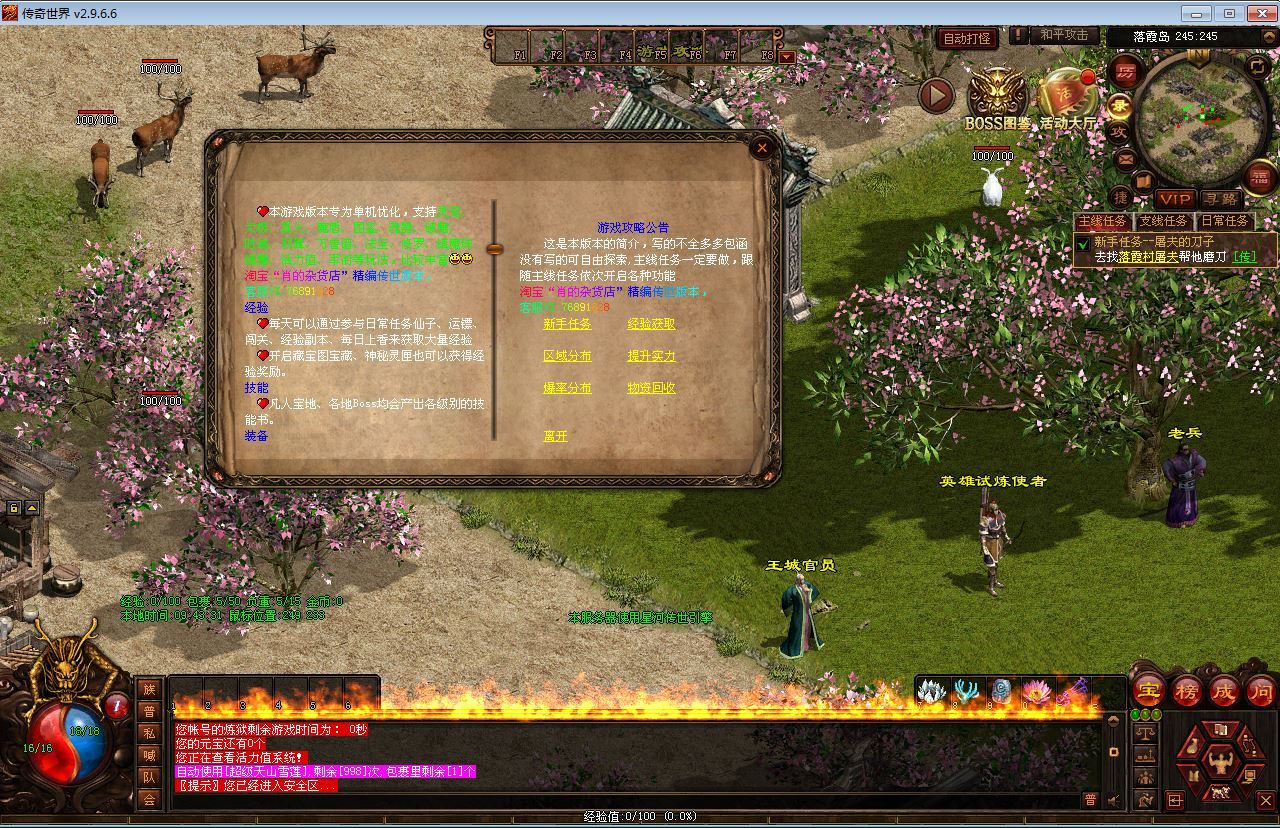Open the 爆率分布 link
This screenshot has width=1280, height=828.
coord(567,388)
